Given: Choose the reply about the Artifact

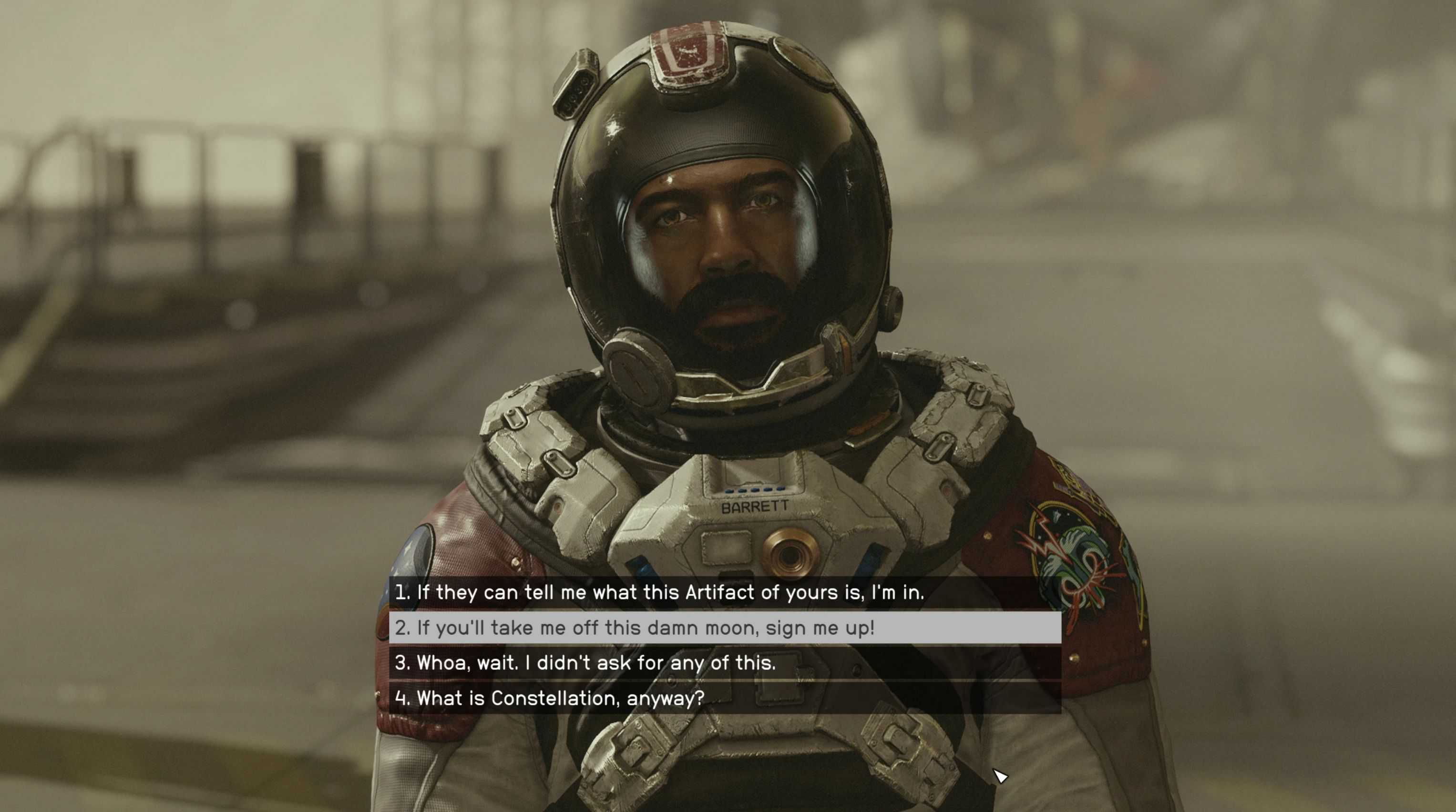Looking at the screenshot, I should [x=659, y=593].
